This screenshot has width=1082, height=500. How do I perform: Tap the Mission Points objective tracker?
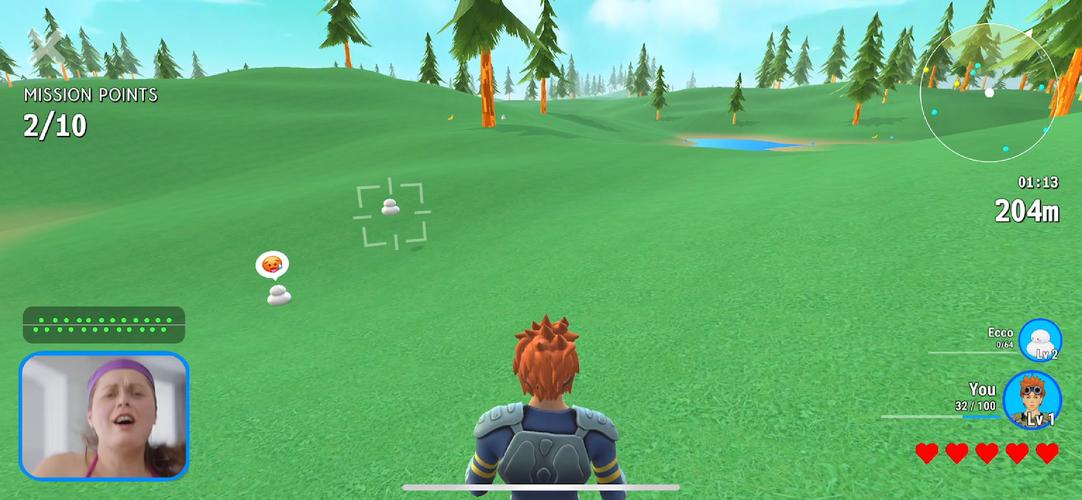[x=90, y=111]
